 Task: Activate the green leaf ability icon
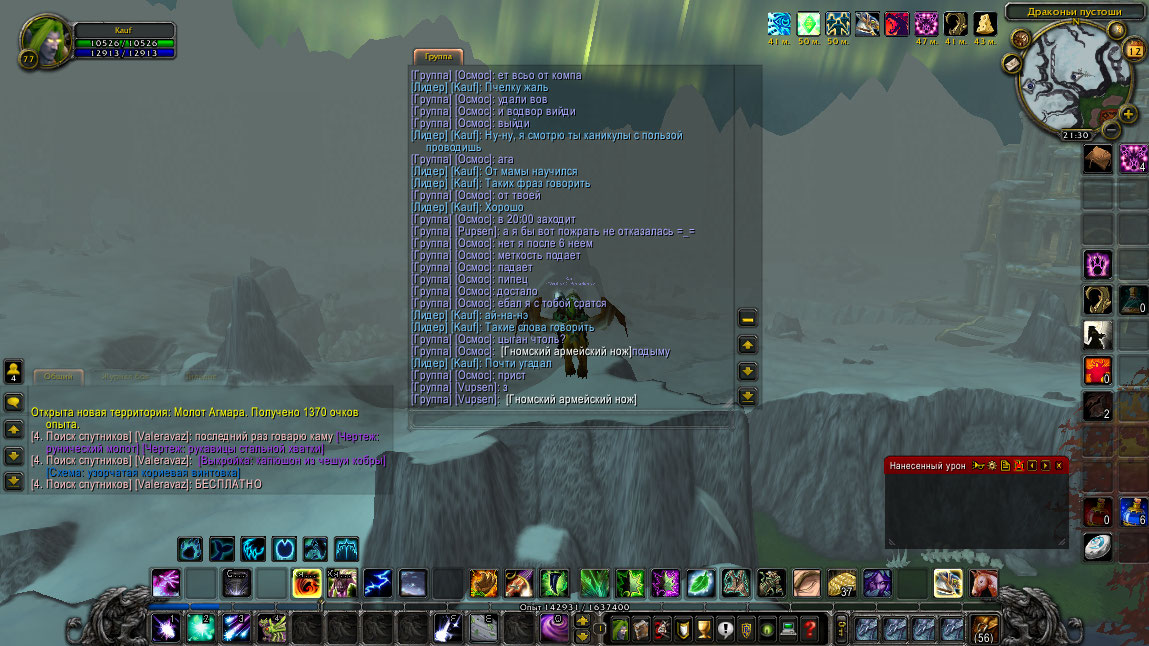tap(700, 582)
